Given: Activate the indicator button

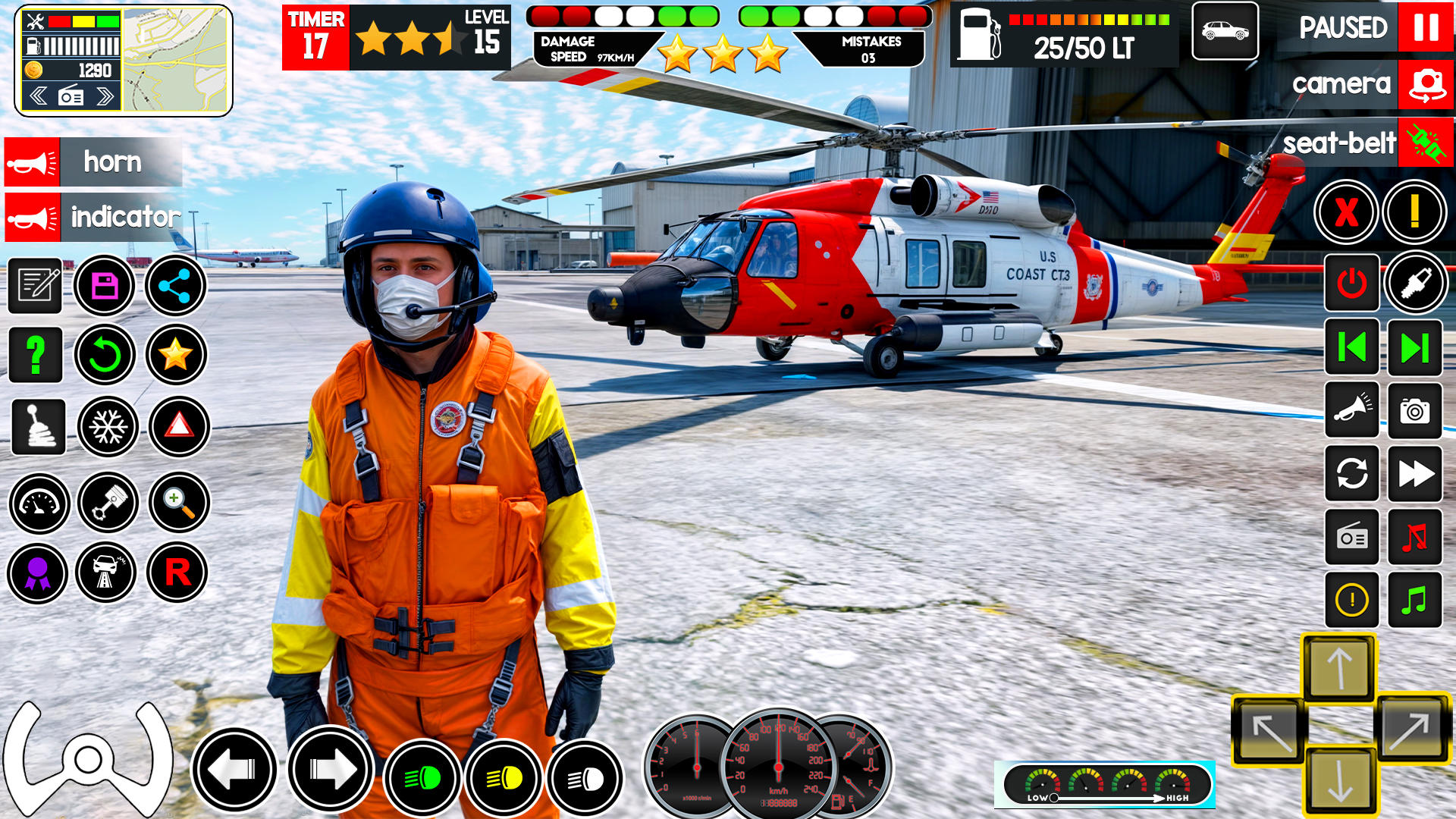Looking at the screenshot, I should pyautogui.click(x=32, y=218).
